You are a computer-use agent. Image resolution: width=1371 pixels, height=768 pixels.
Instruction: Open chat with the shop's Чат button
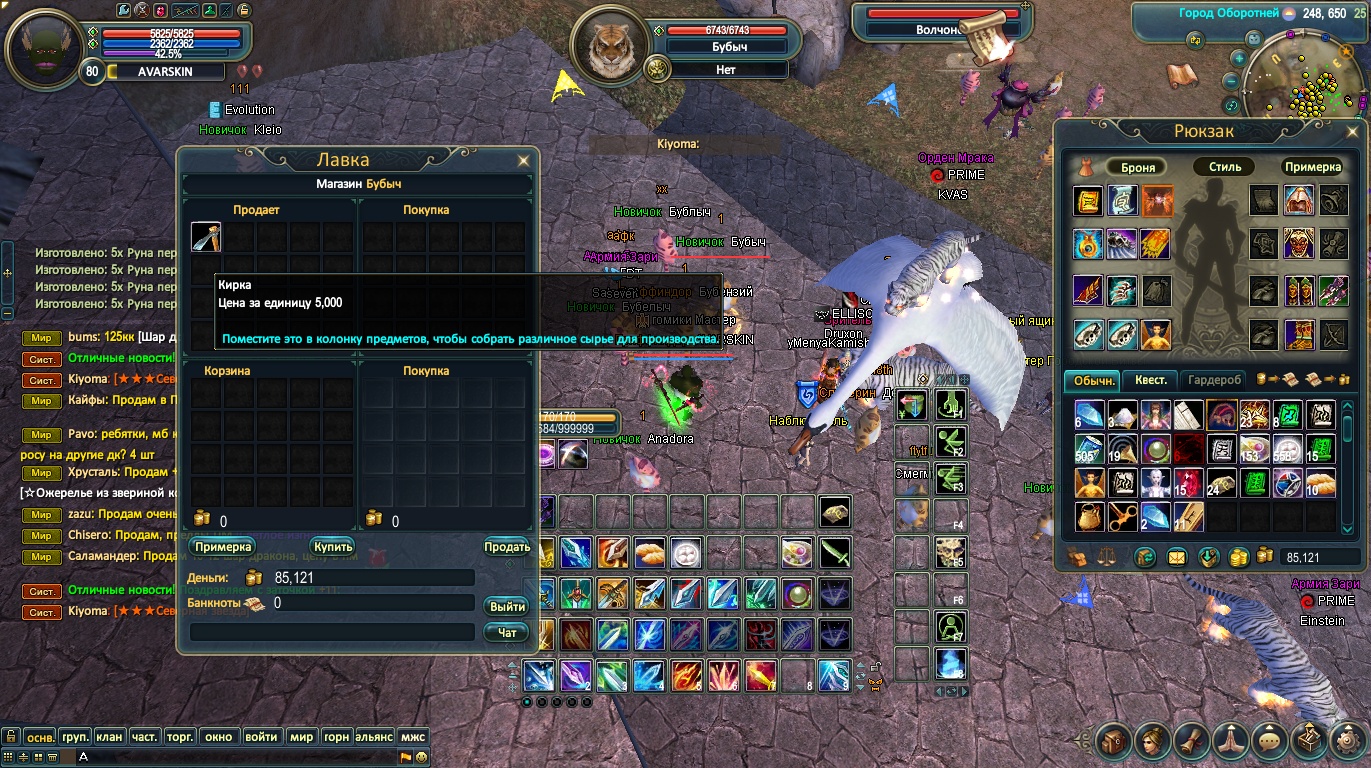pyautogui.click(x=507, y=632)
